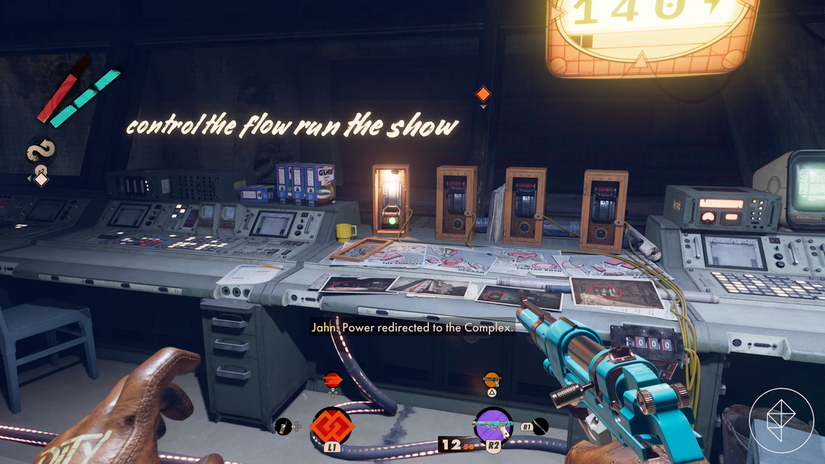Click the Reprise swirl icon
The height and width of the screenshot is (464, 825).
coord(43,152)
